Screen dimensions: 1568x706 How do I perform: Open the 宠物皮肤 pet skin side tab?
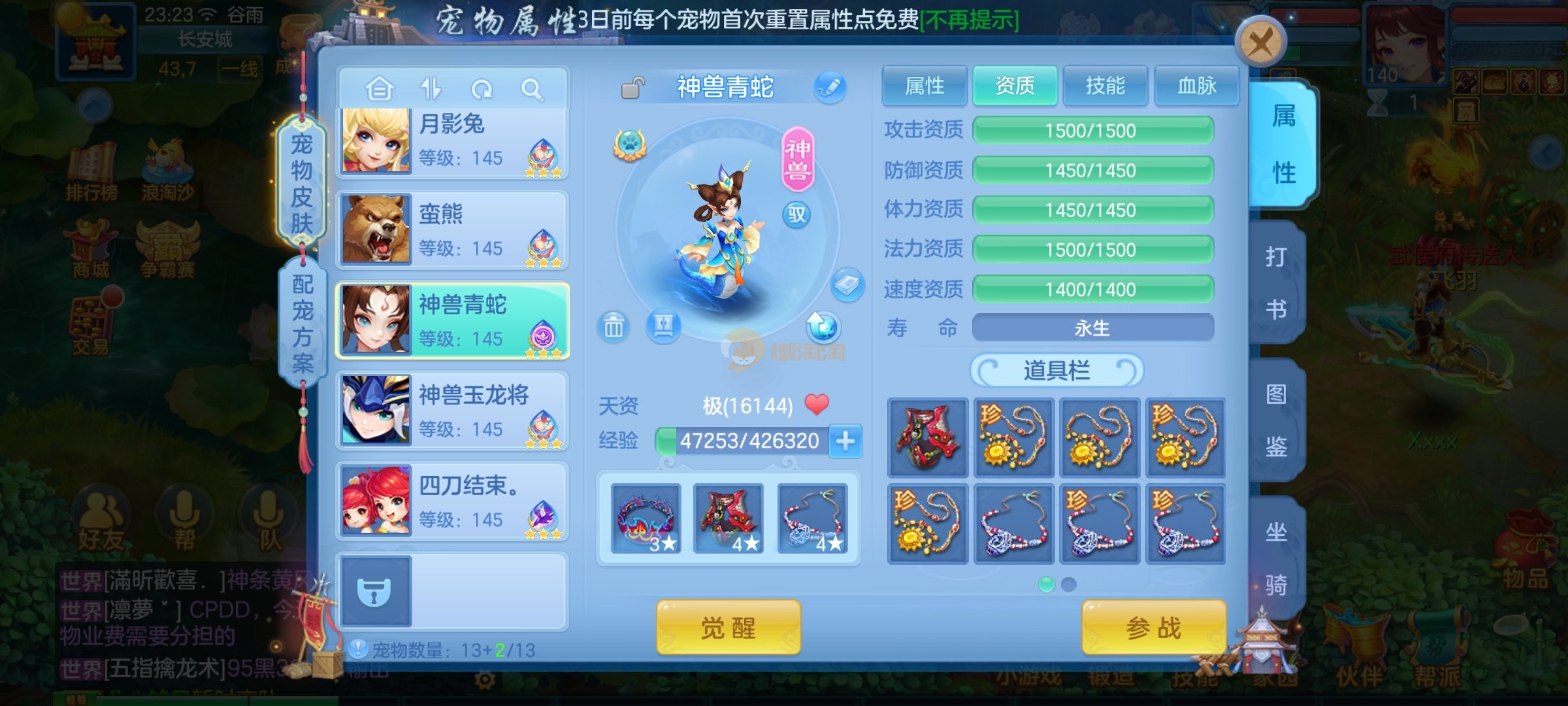pyautogui.click(x=301, y=183)
